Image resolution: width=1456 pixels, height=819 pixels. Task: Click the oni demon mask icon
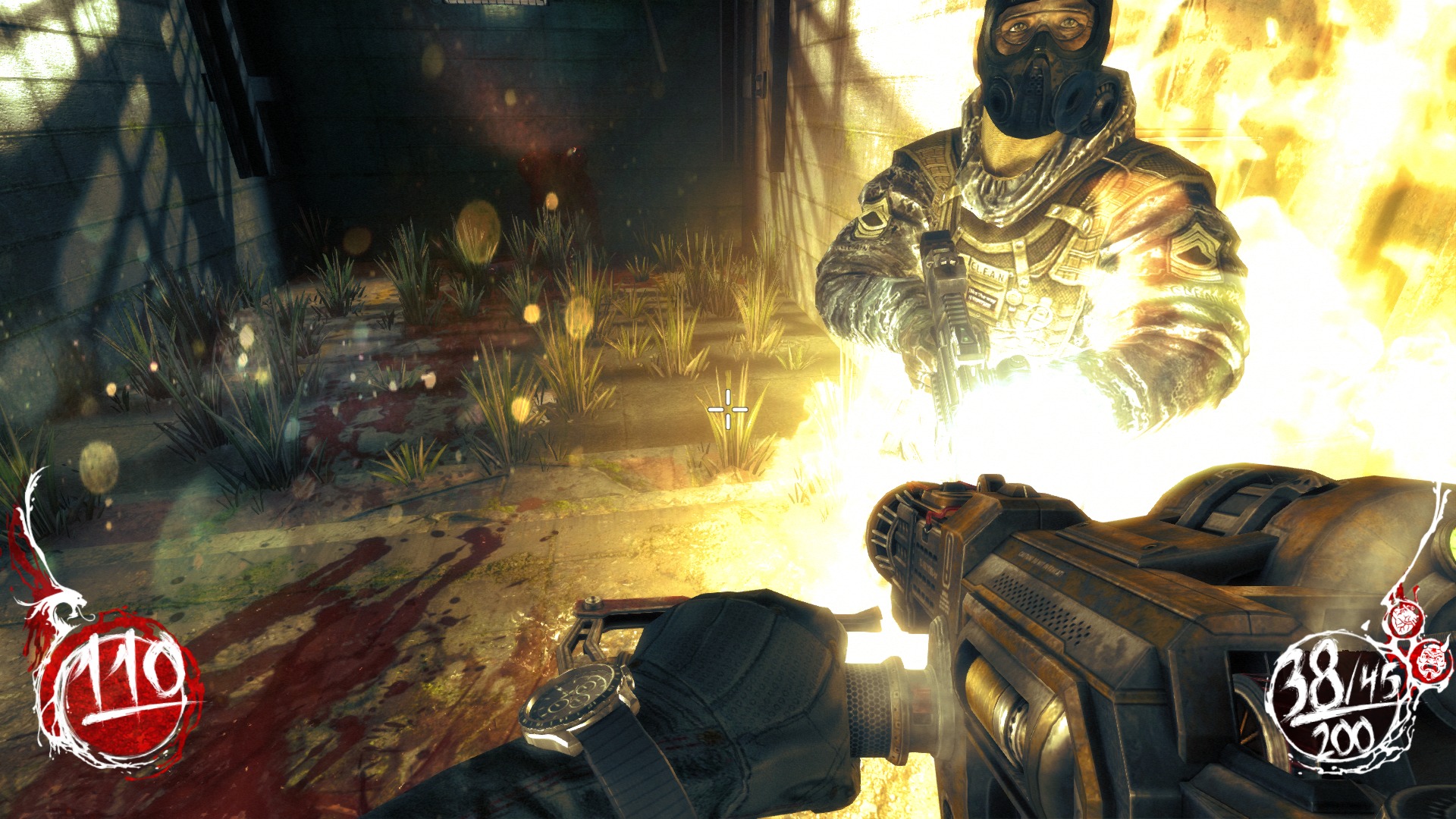click(x=1431, y=659)
